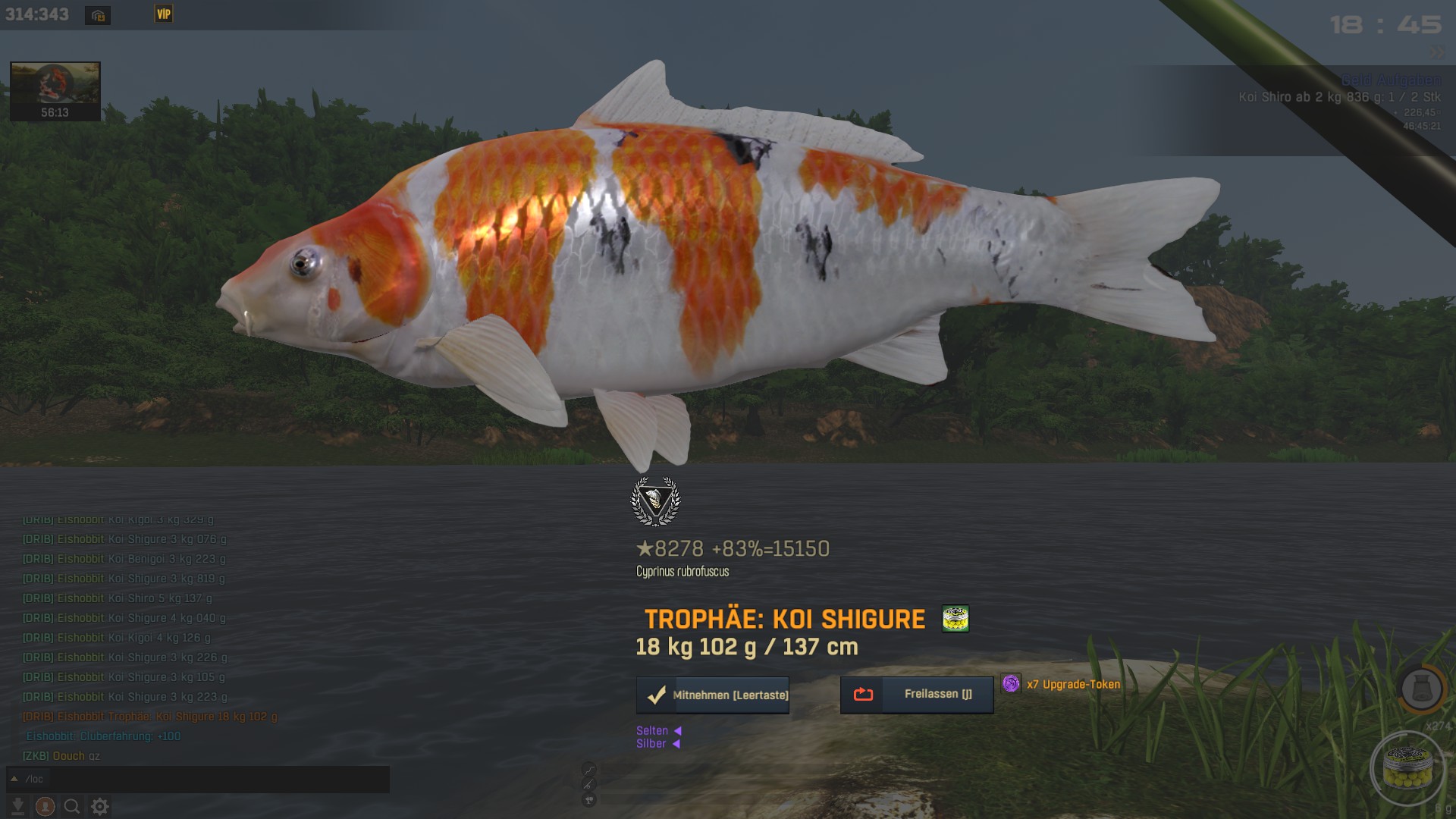The image size is (1456, 819).
Task: Keep the fish with the Mitnehmen button
Action: point(712,695)
